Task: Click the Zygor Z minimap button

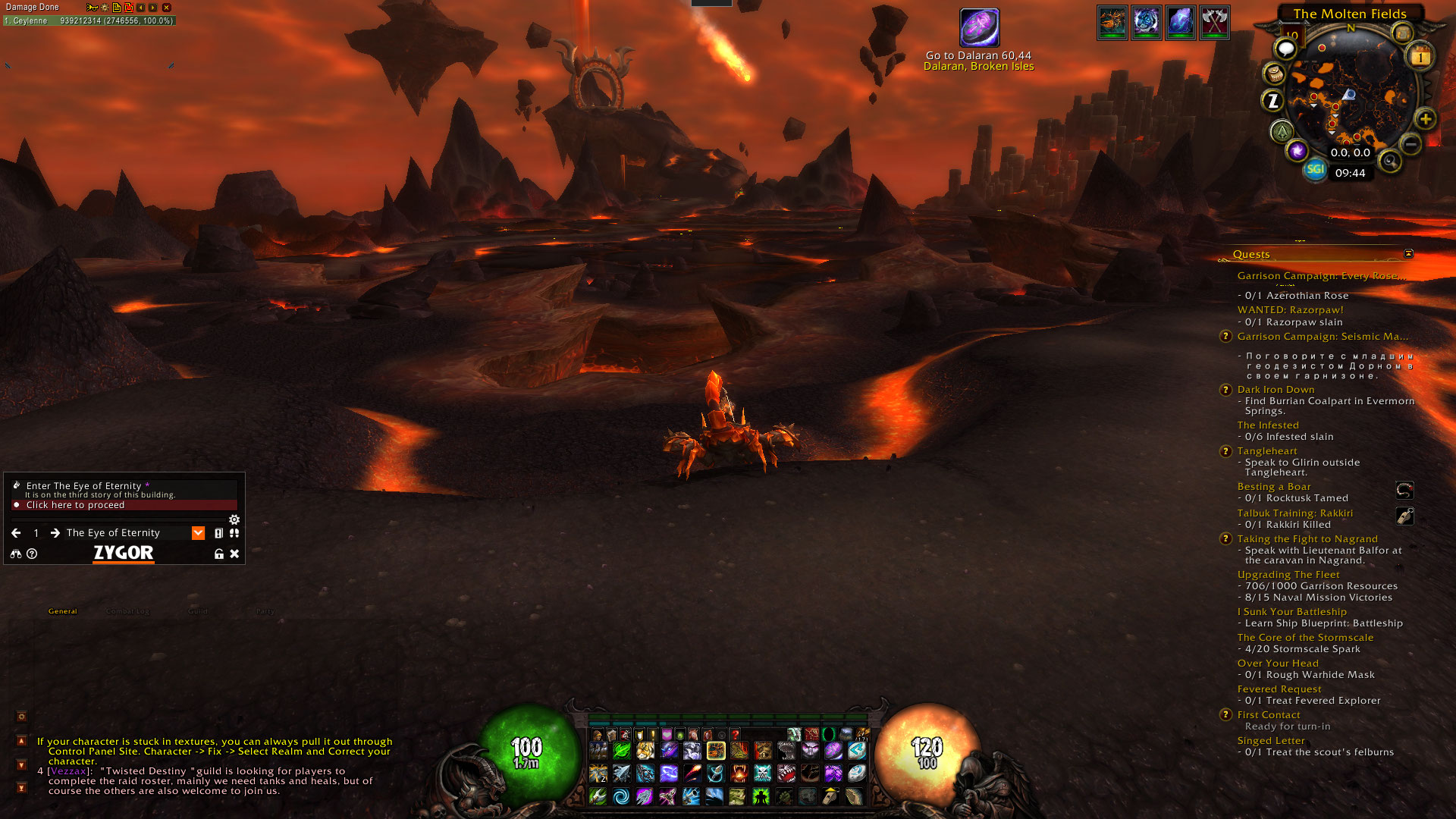Action: [x=1273, y=100]
